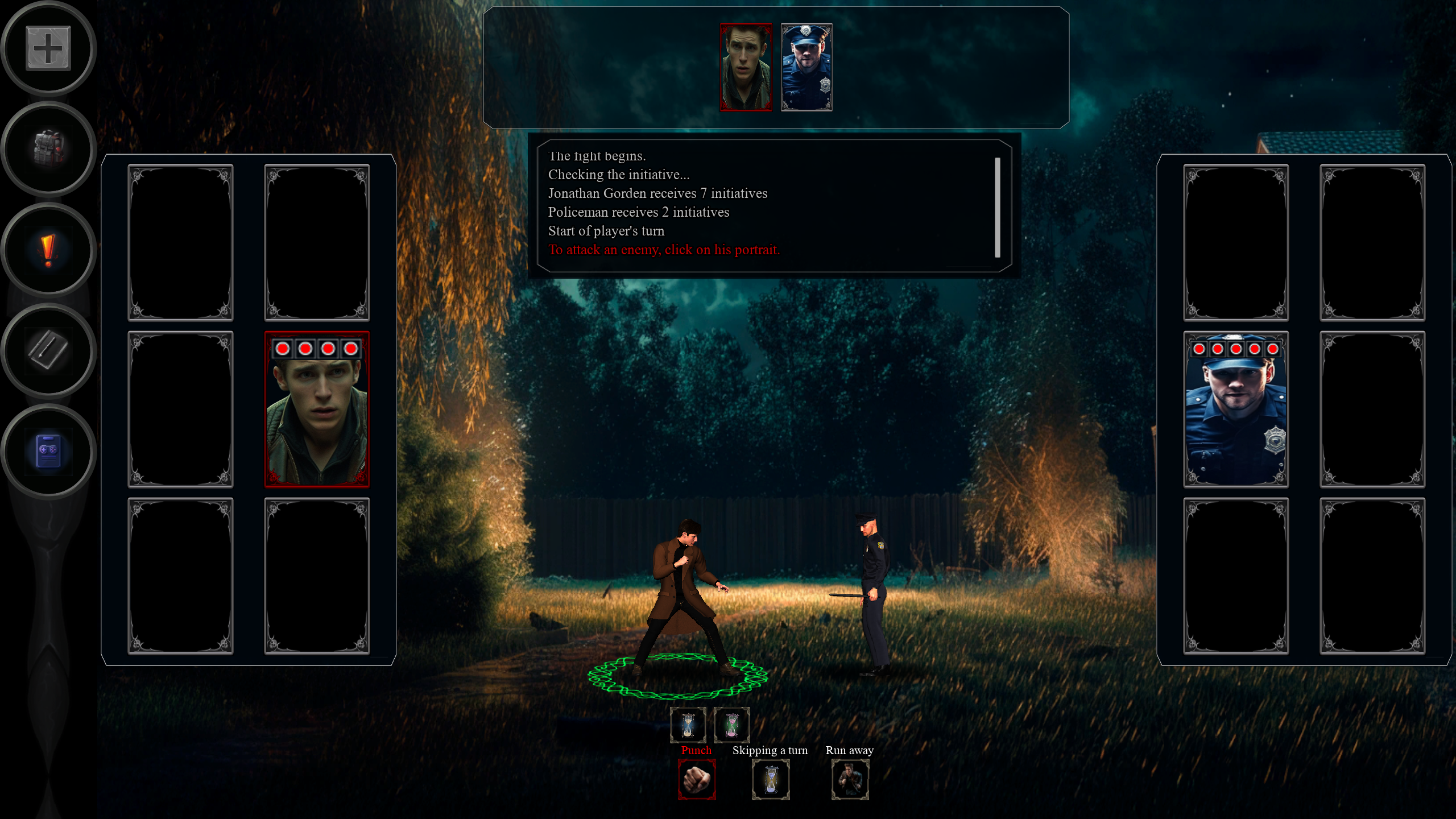1456x819 pixels.
Task: Click the combat log scrollbar
Action: point(997,207)
